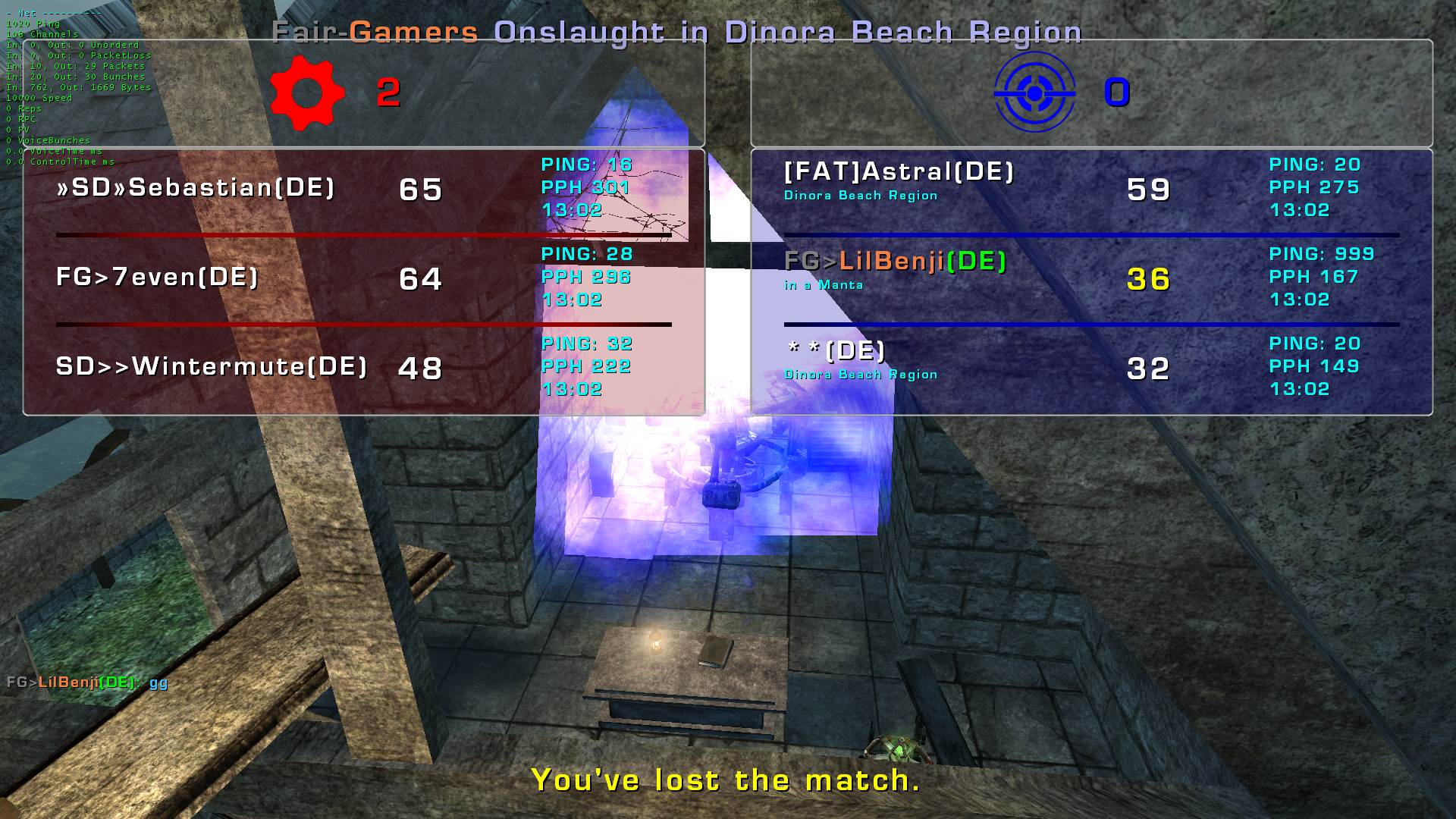
Task: Select [FAT]Astral(DE) in the blue team list
Action: (x=899, y=173)
